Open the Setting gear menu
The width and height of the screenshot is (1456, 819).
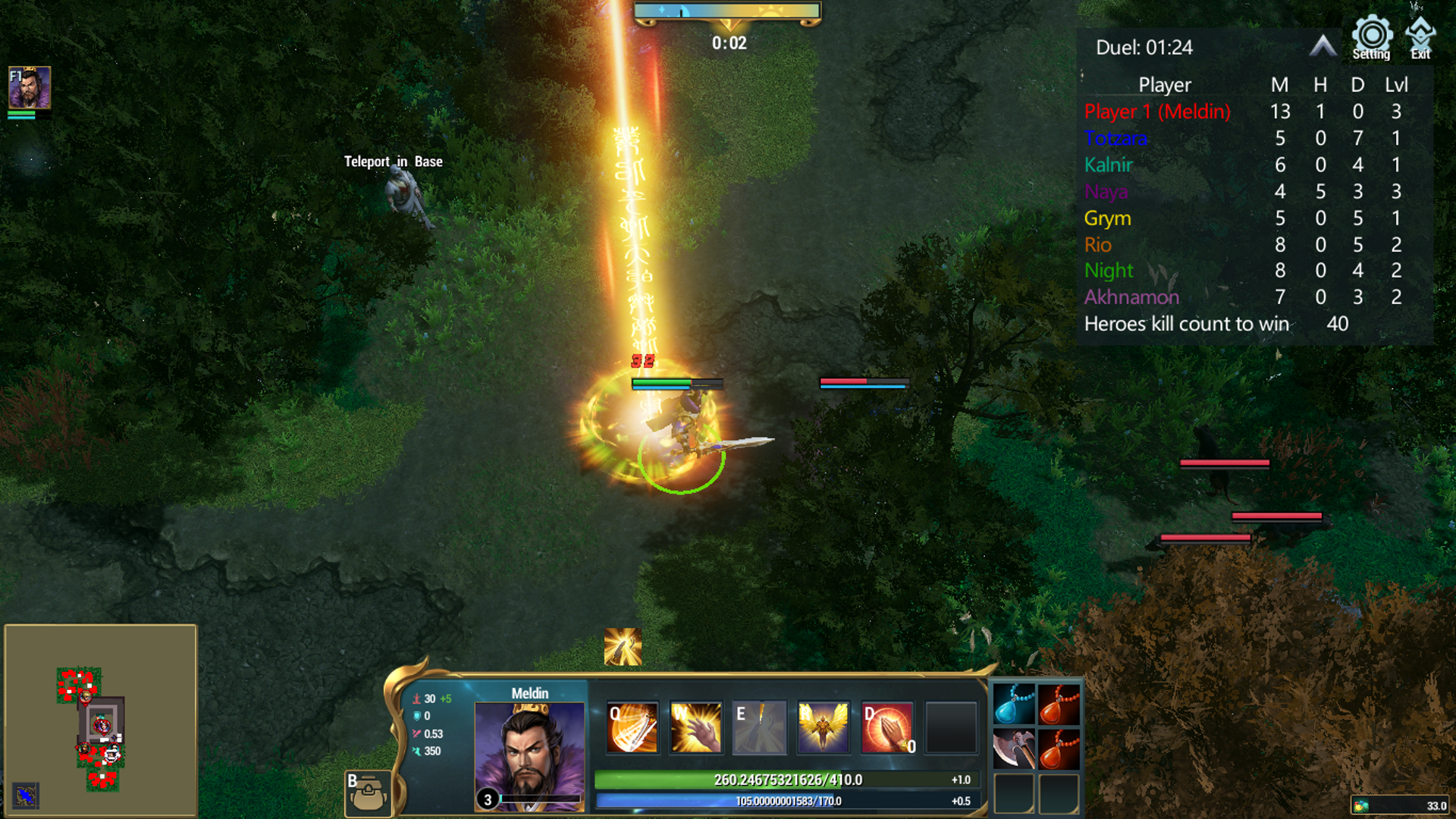coord(1371,37)
